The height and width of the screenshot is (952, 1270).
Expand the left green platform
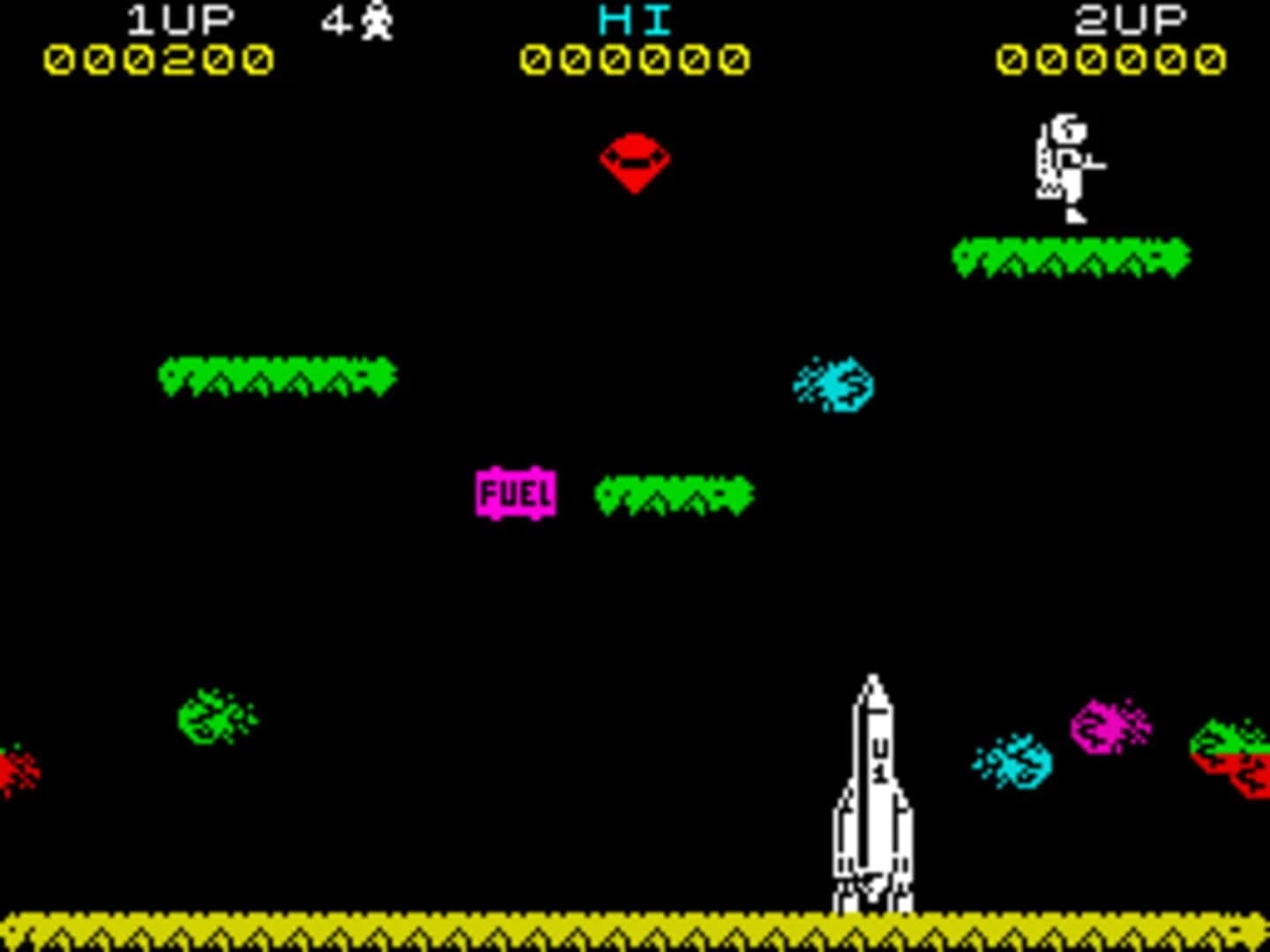(278, 375)
